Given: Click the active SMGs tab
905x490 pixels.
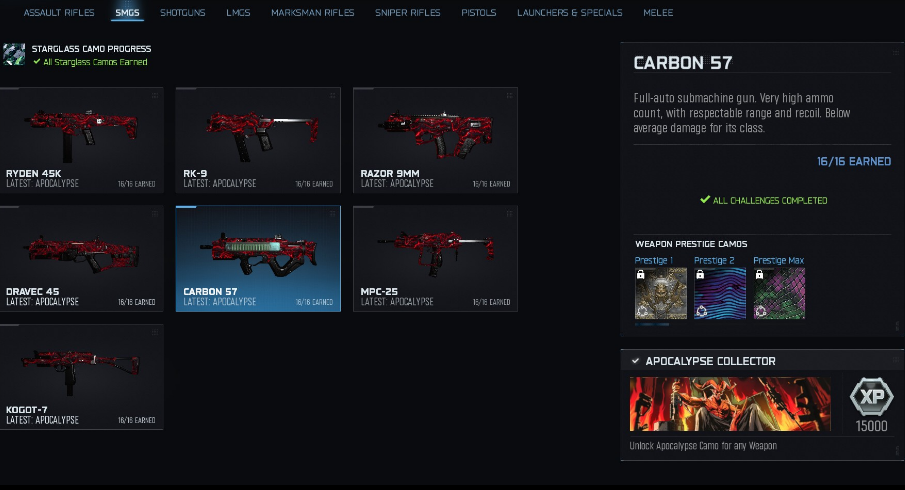Looking at the screenshot, I should click(126, 13).
